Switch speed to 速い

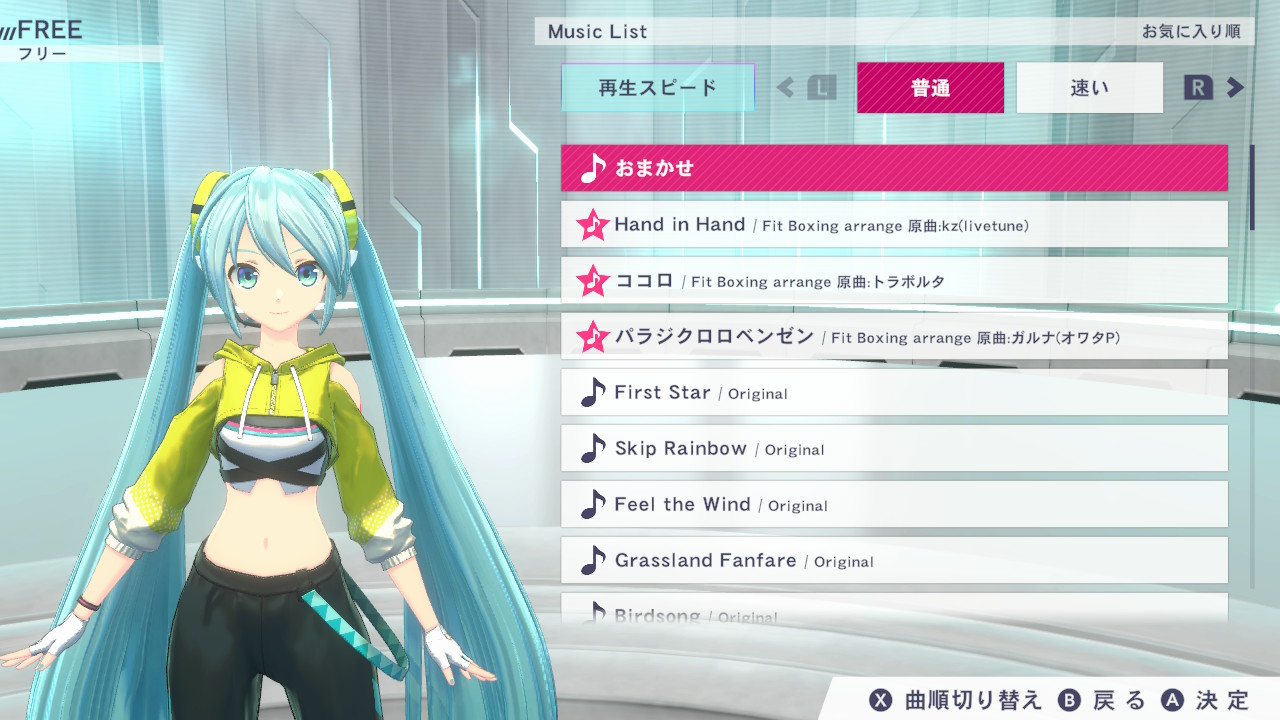coord(1089,88)
